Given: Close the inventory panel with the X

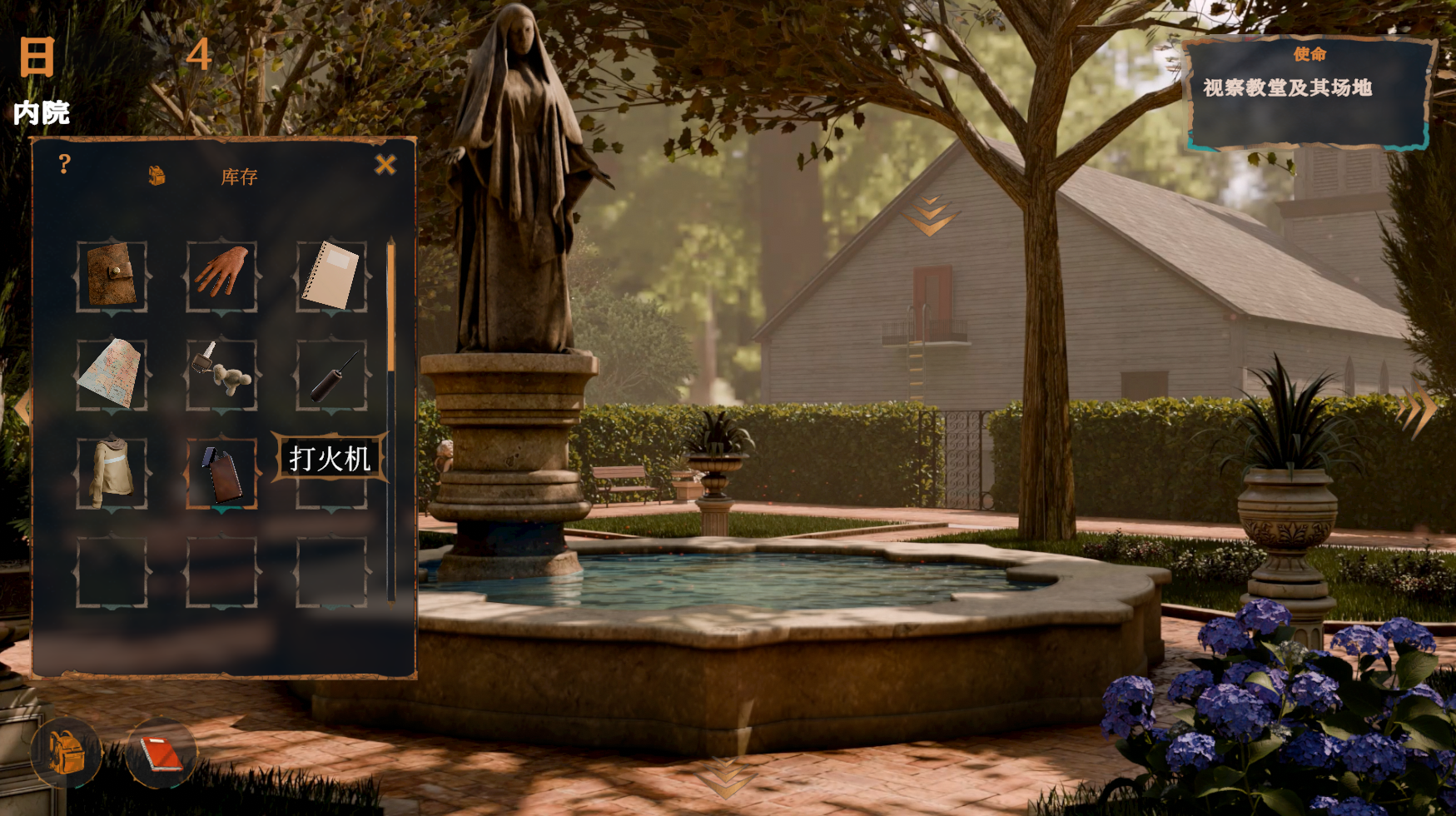Looking at the screenshot, I should 385,165.
